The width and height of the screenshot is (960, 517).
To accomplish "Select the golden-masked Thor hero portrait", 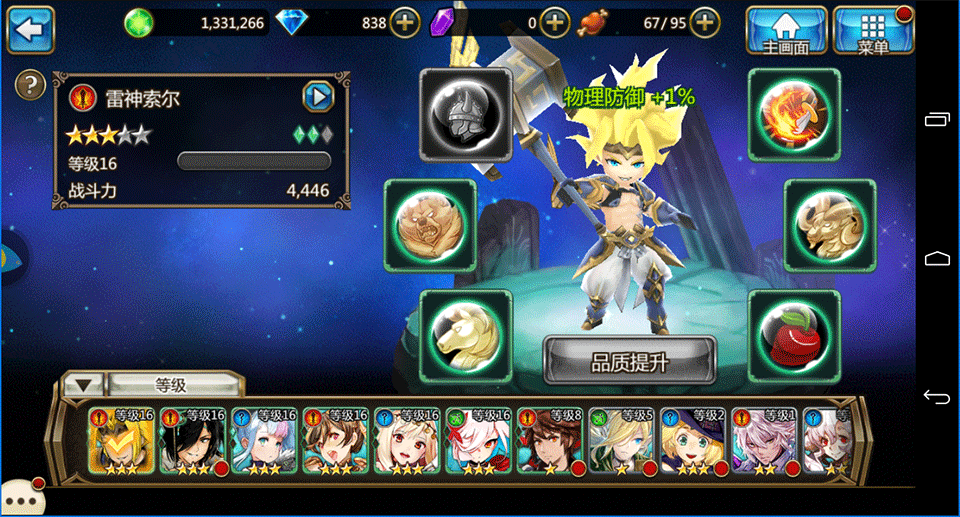I will coord(121,440).
